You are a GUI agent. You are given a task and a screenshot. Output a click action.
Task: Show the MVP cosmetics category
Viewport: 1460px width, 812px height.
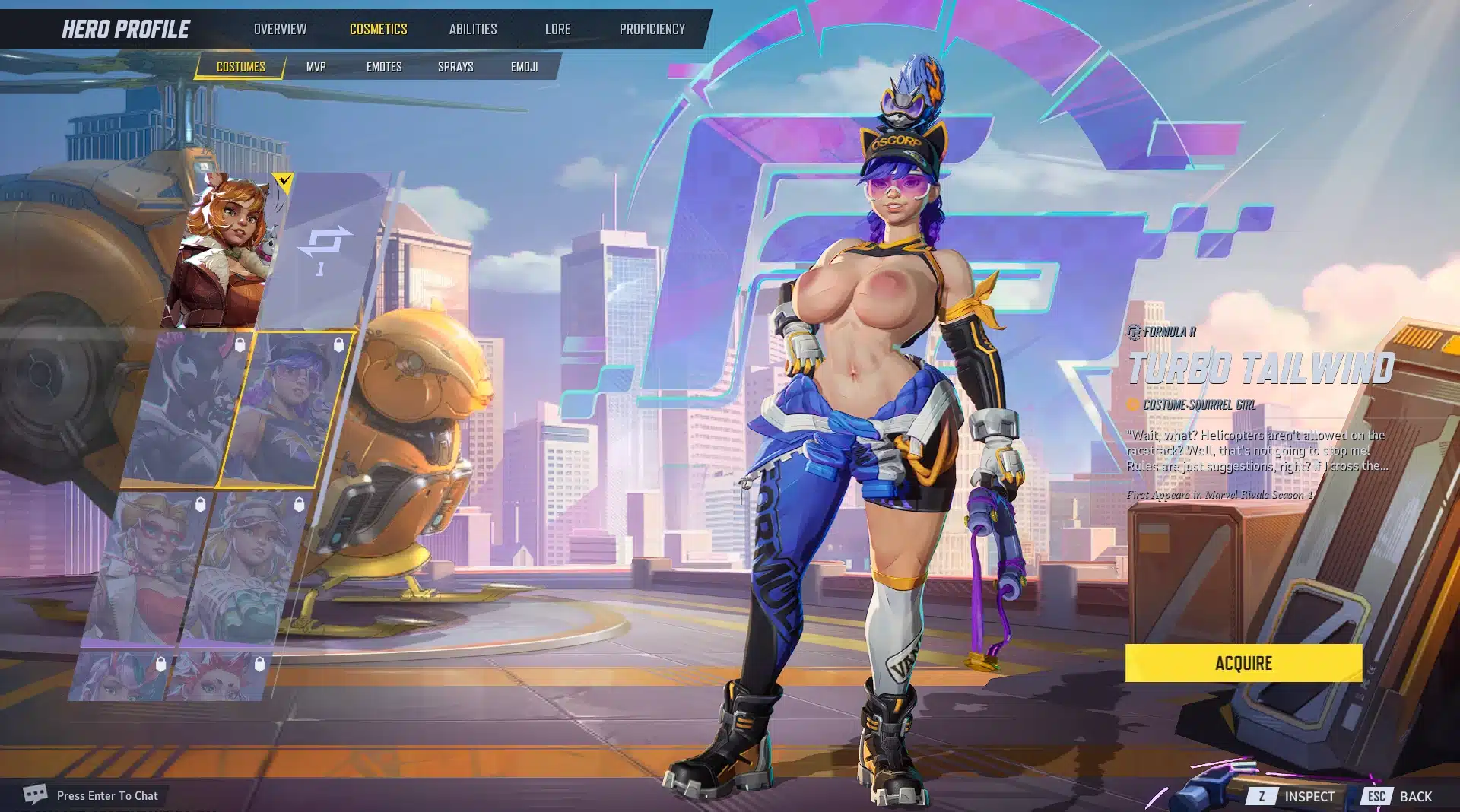point(316,67)
